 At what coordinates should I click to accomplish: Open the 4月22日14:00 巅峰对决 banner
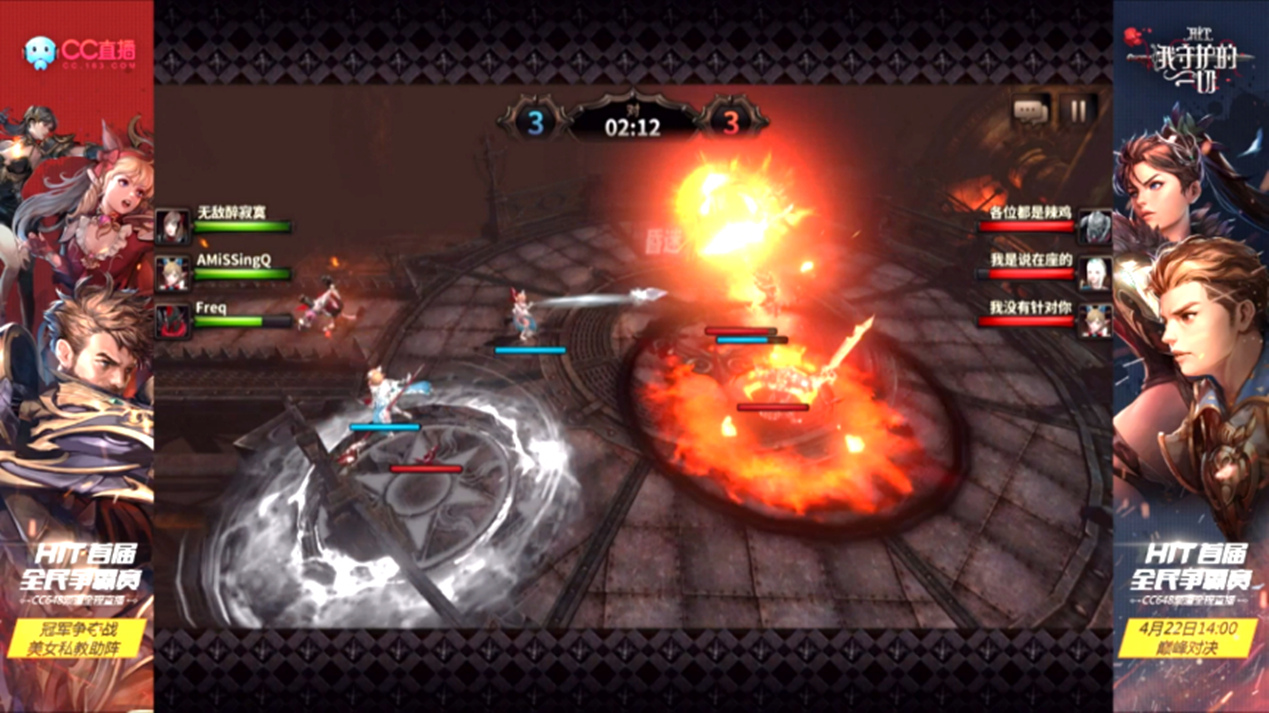[x=1190, y=638]
